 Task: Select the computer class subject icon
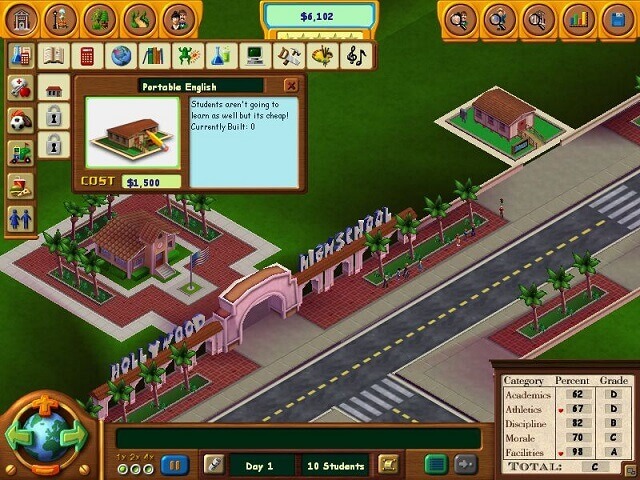click(254, 56)
